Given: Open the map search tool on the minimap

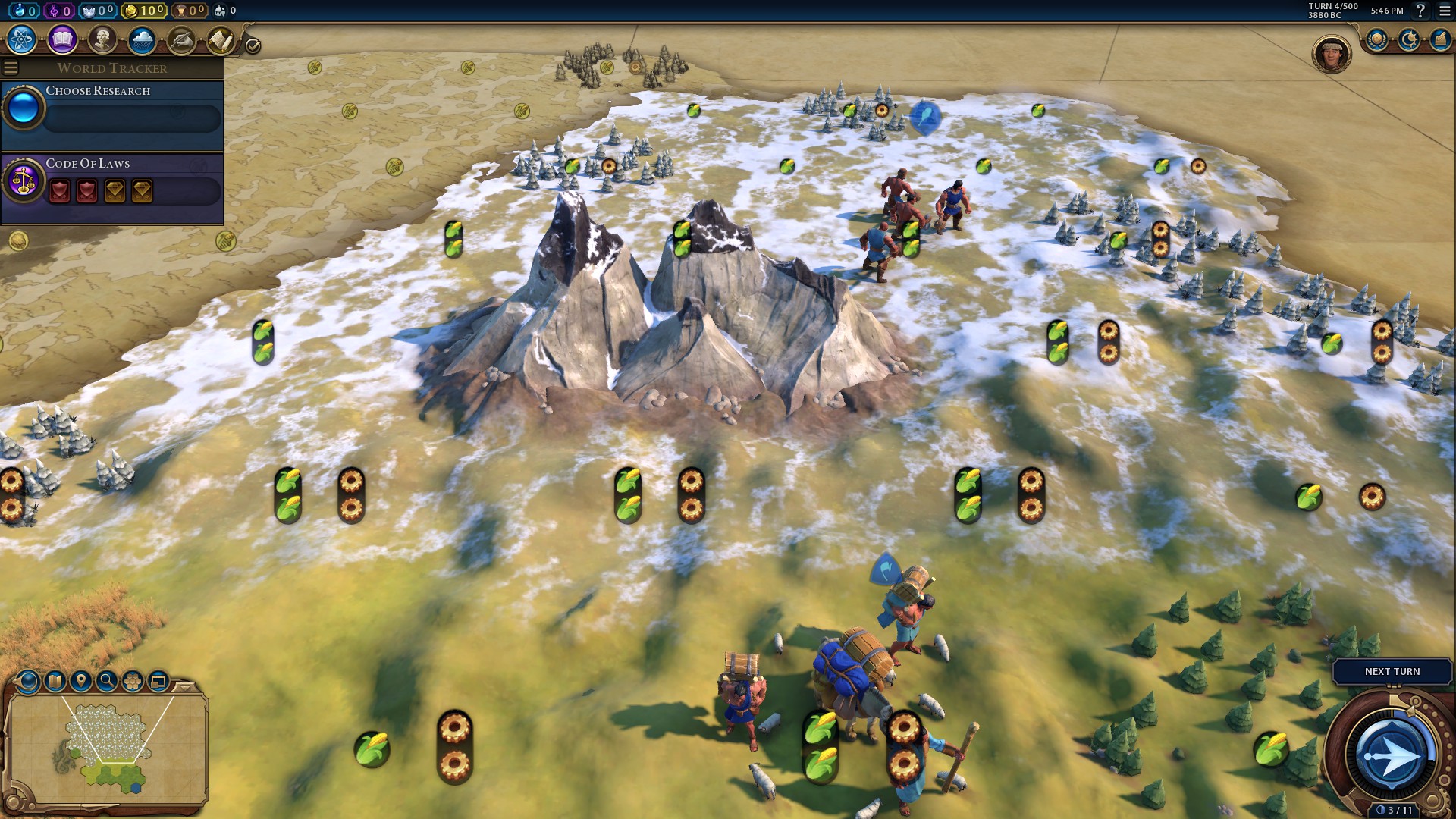Looking at the screenshot, I should (106, 681).
